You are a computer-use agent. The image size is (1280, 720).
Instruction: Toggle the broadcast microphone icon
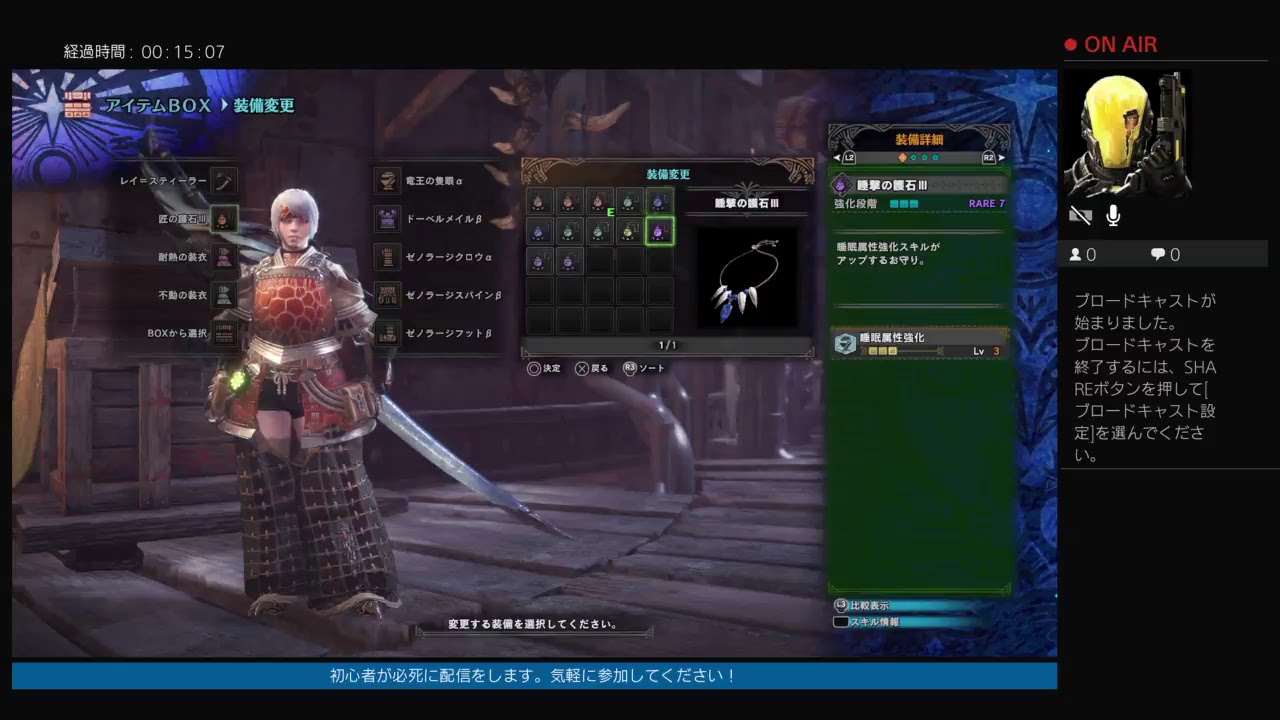tap(1113, 216)
